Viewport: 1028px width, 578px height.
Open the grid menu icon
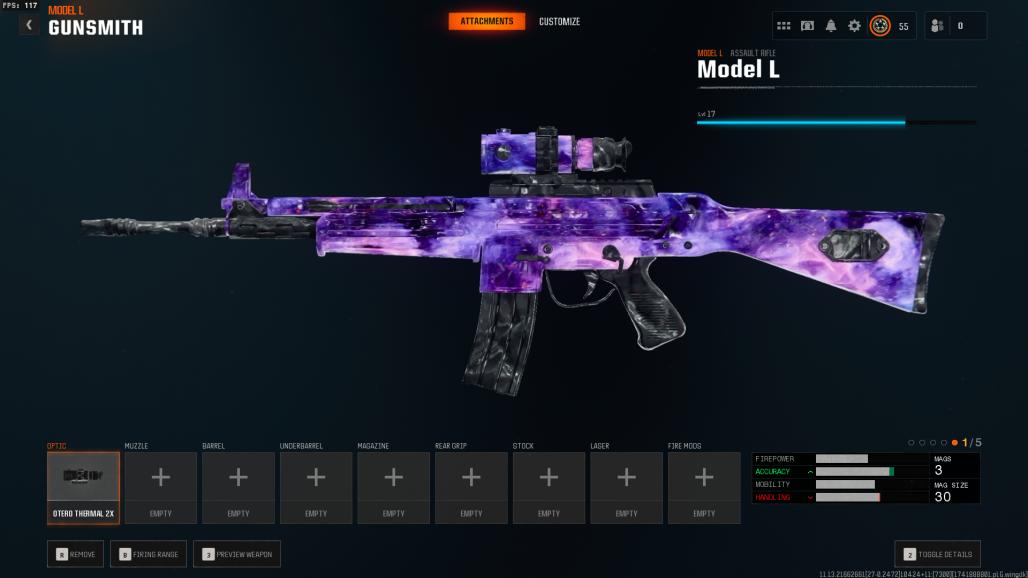pyautogui.click(x=784, y=26)
